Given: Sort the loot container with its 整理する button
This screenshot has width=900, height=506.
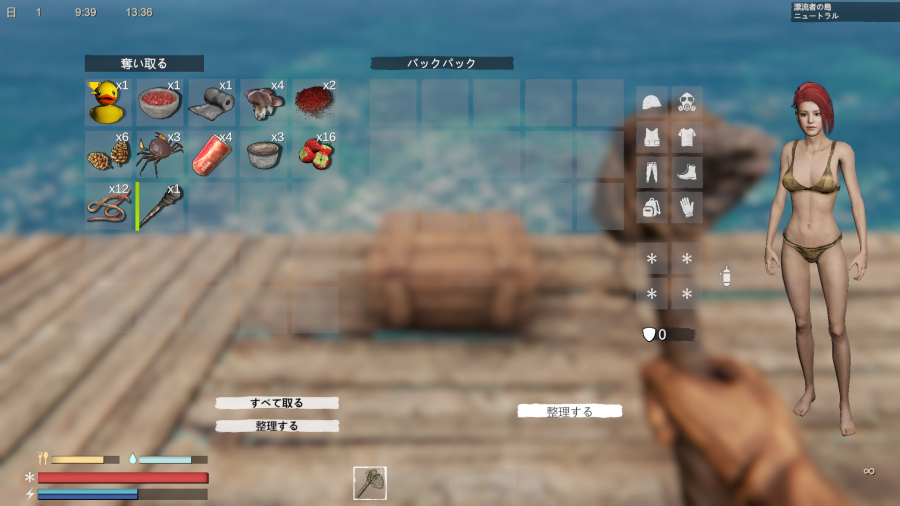Looking at the screenshot, I should (x=277, y=426).
